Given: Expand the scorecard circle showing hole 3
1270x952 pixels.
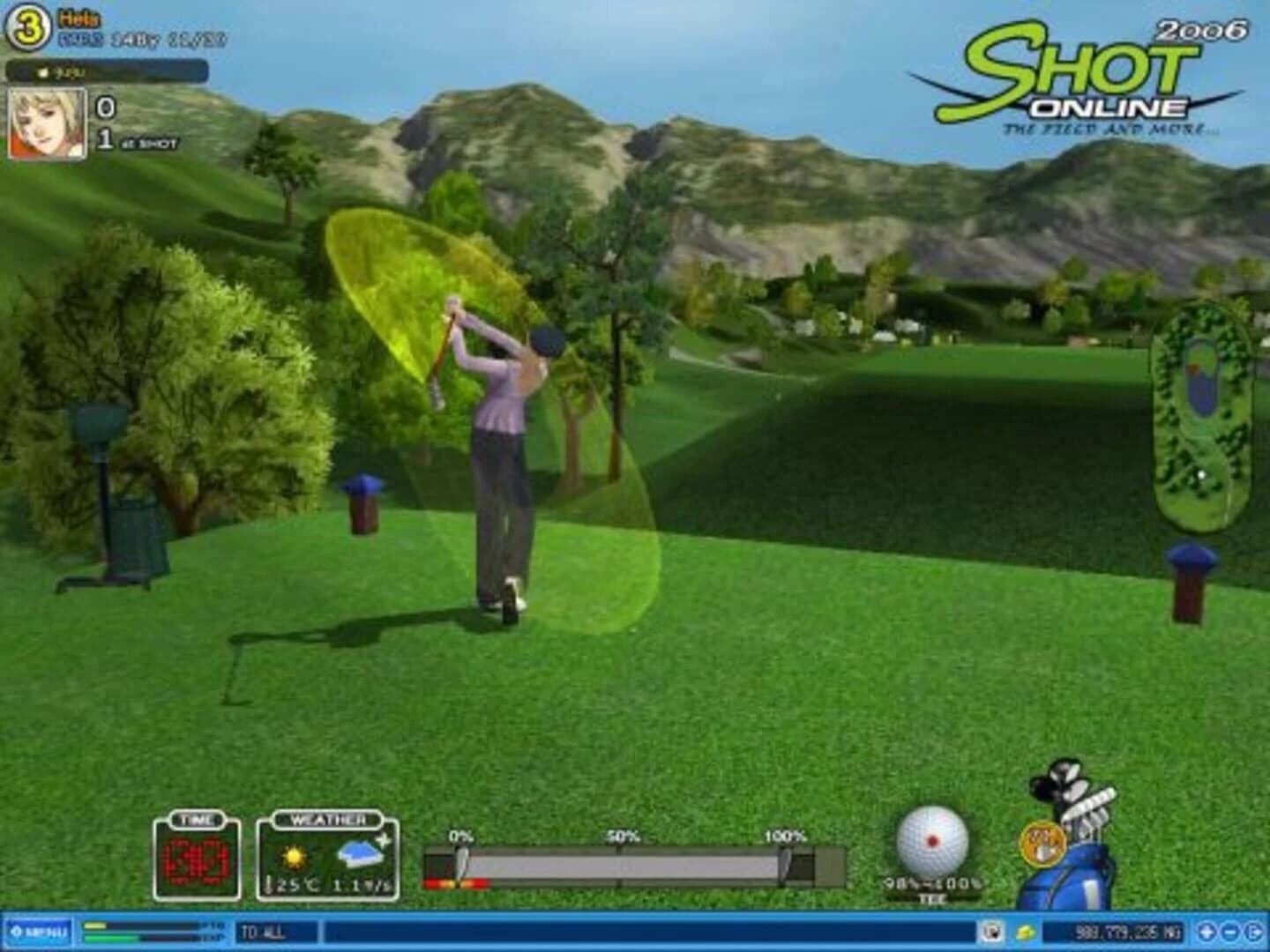Looking at the screenshot, I should tap(28, 22).
